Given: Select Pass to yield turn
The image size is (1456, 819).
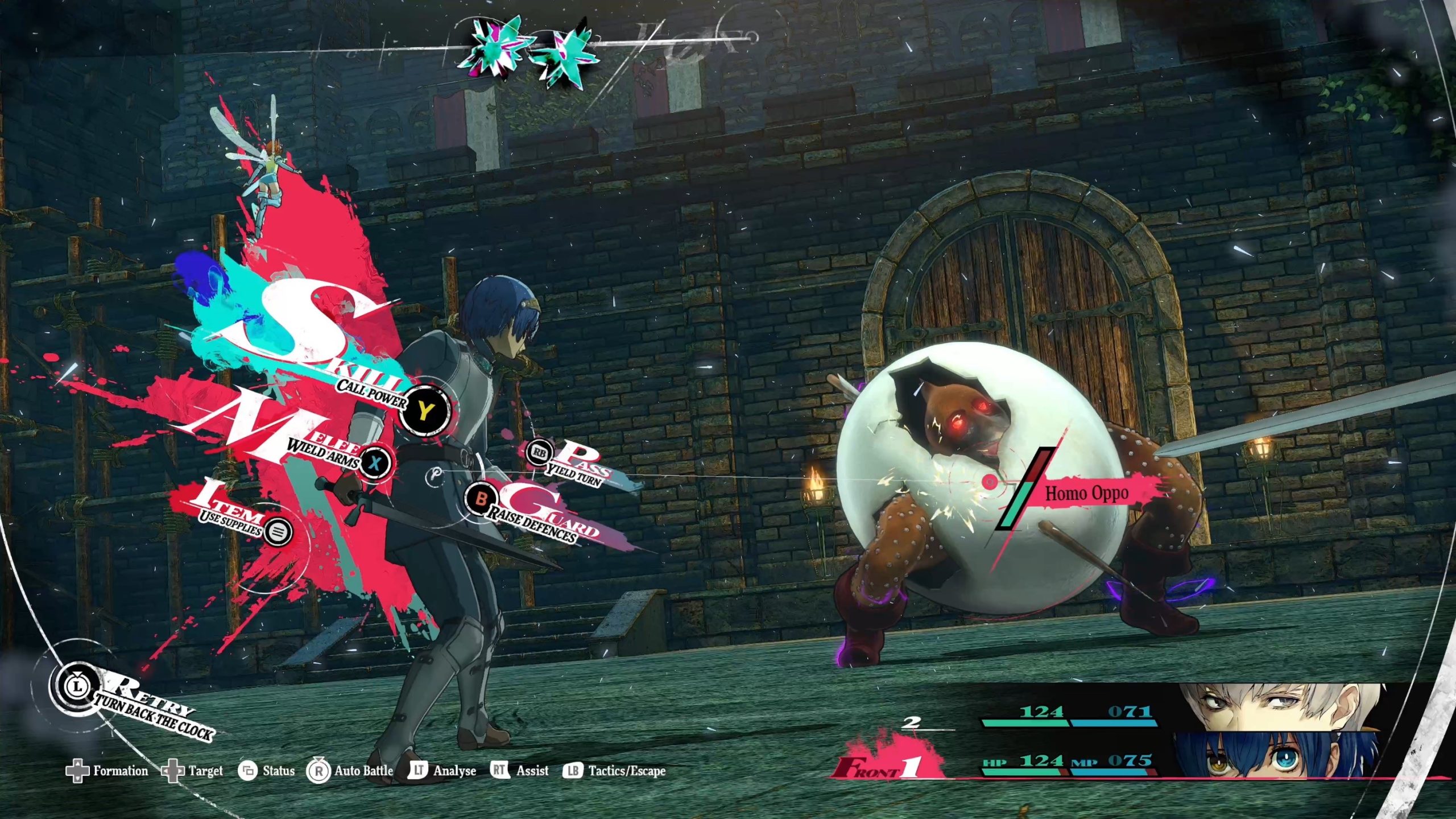Looking at the screenshot, I should 539,453.
